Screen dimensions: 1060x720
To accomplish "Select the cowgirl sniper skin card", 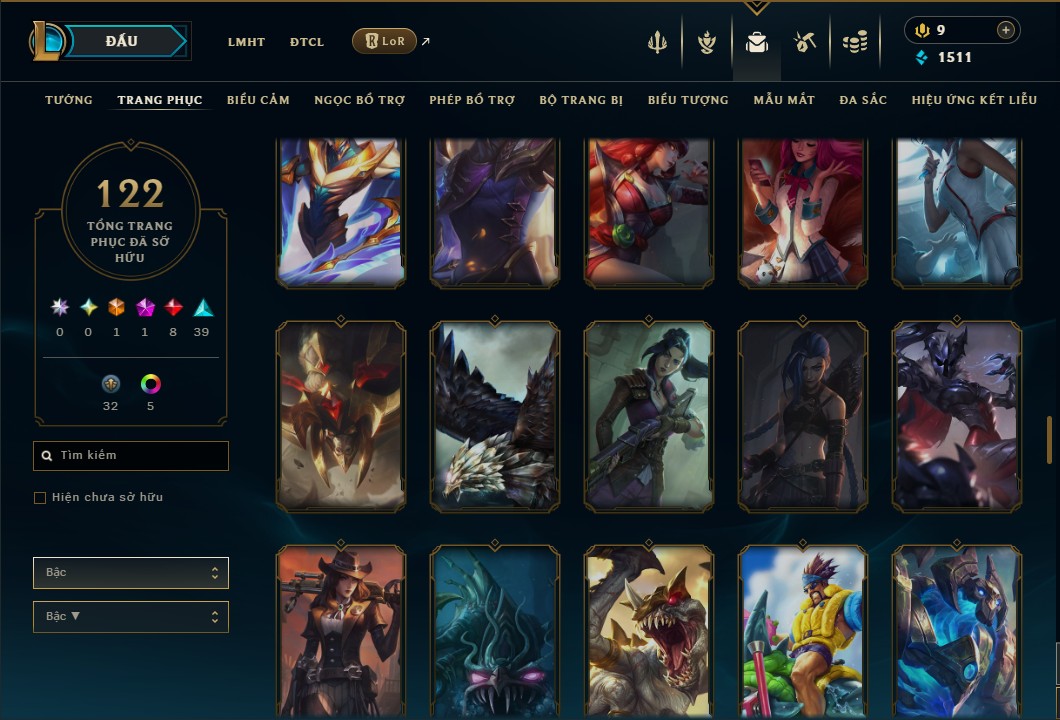I will 341,630.
